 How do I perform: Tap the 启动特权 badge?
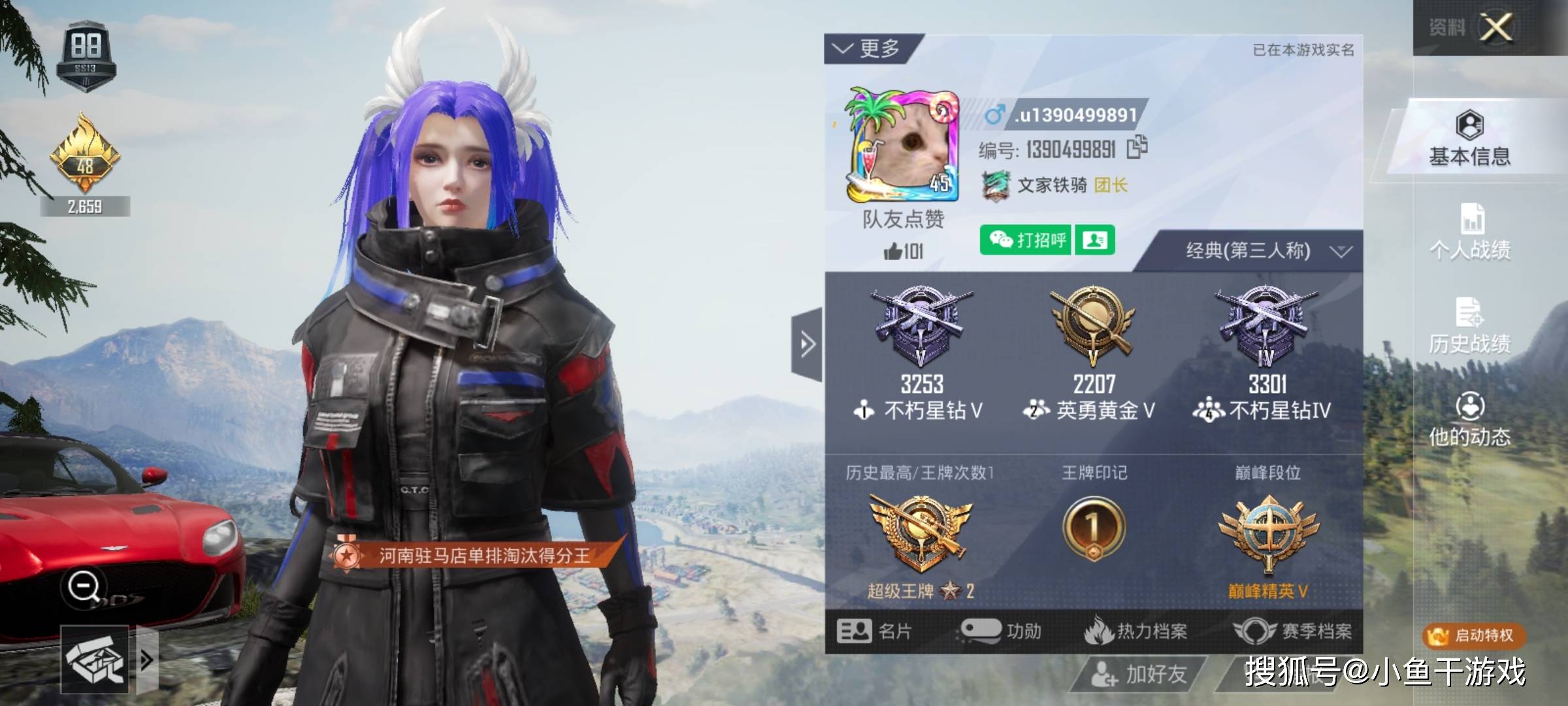[1474, 635]
